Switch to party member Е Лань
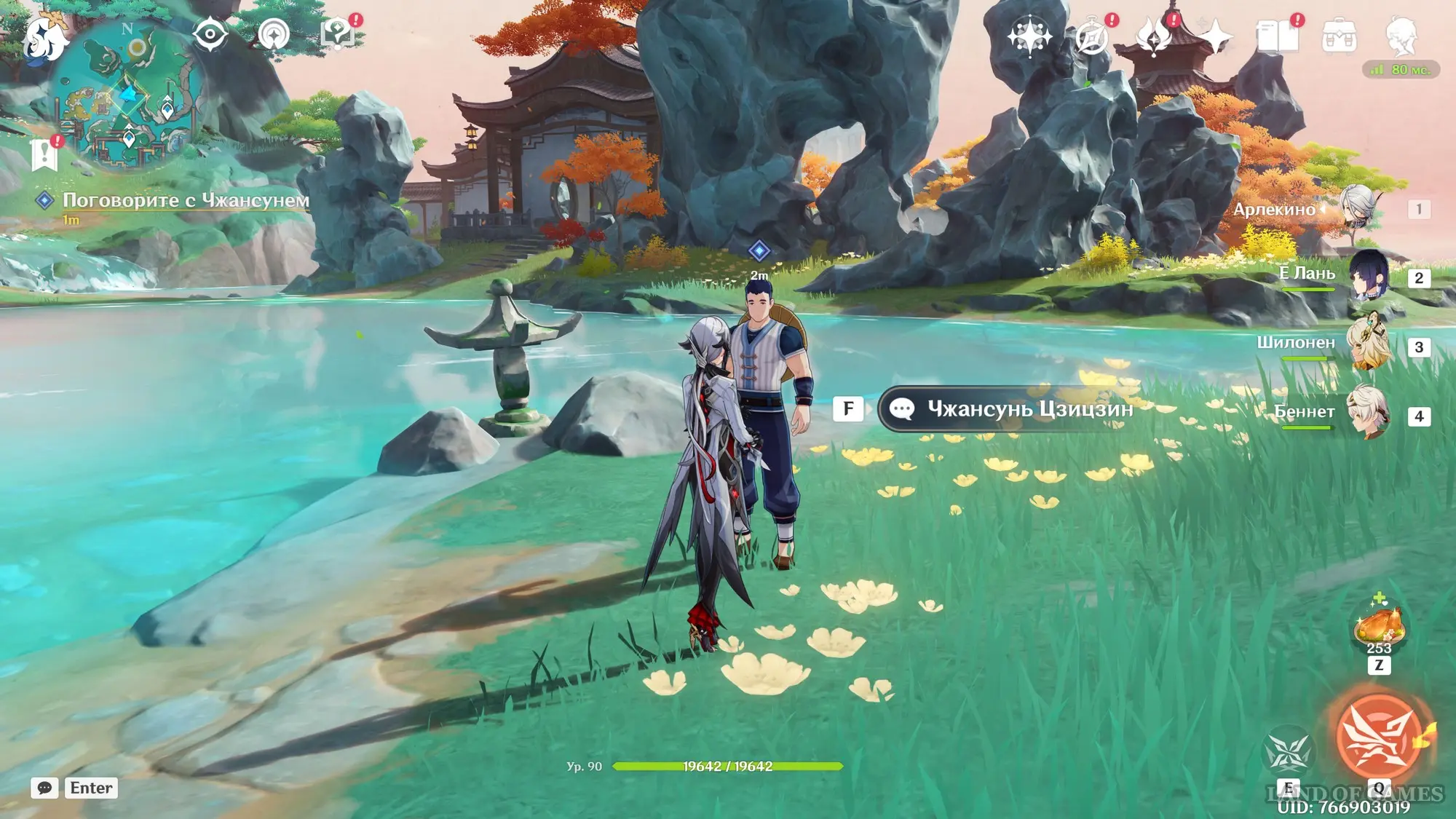Viewport: 1456px width, 819px height. (1369, 276)
